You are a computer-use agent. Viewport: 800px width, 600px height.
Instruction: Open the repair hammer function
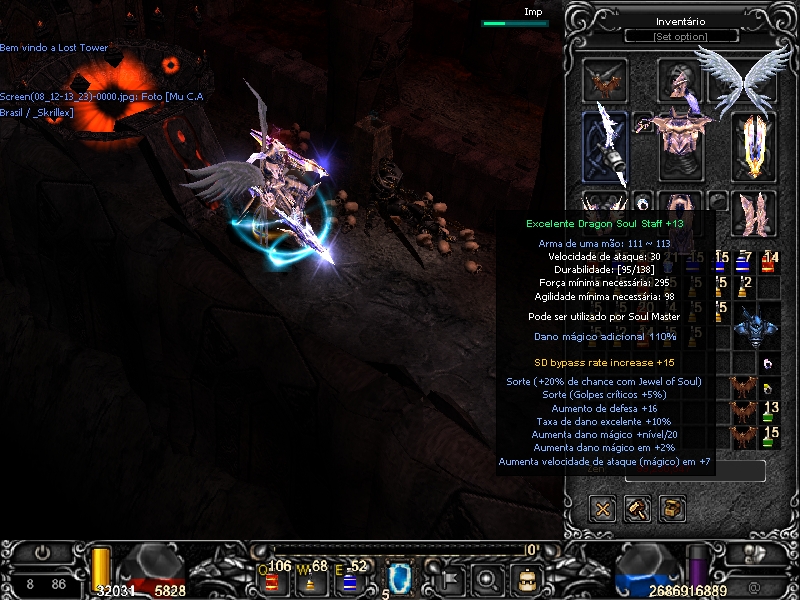click(x=638, y=509)
